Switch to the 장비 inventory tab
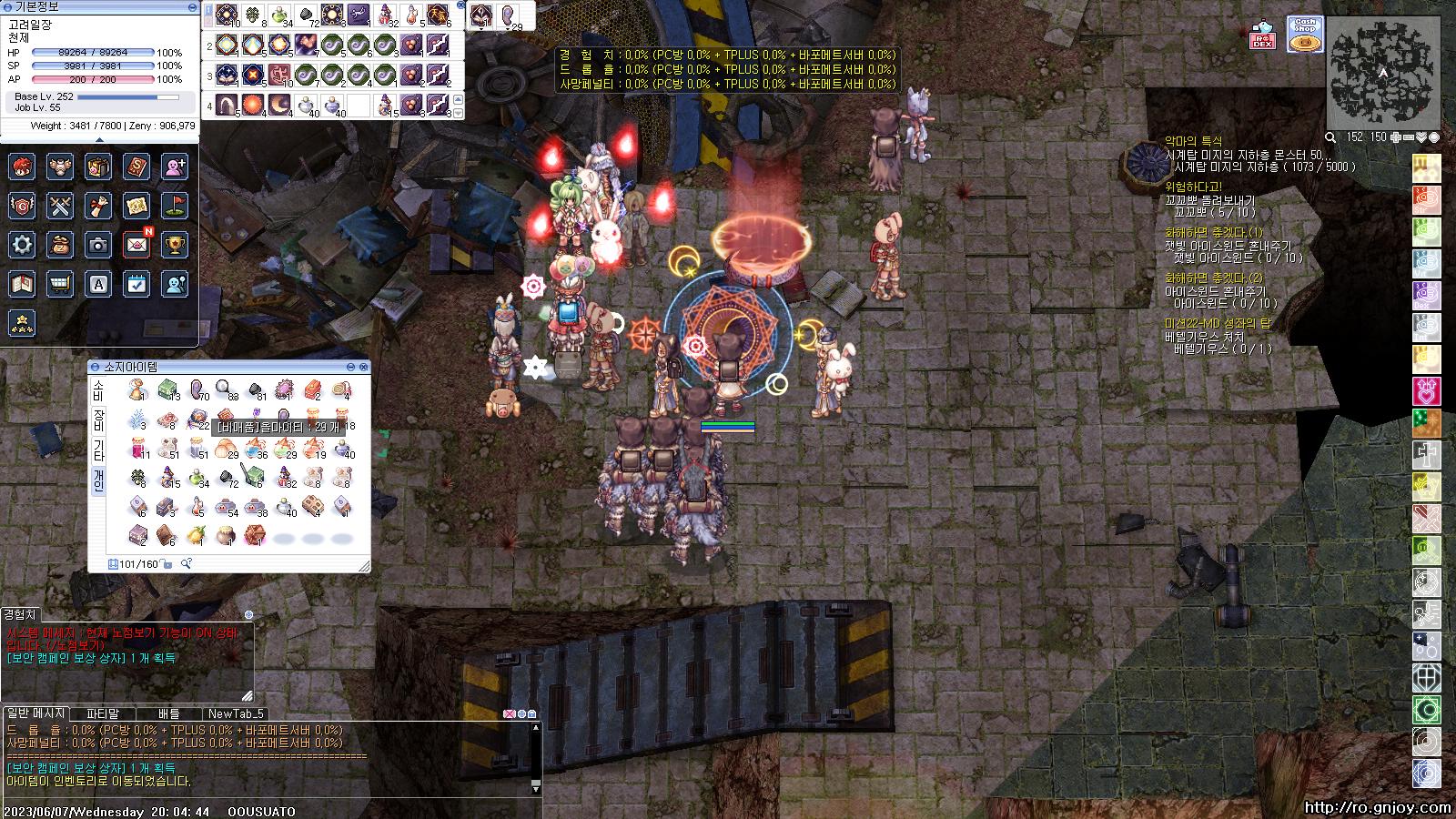This screenshot has height=819, width=1456. pyautogui.click(x=98, y=420)
